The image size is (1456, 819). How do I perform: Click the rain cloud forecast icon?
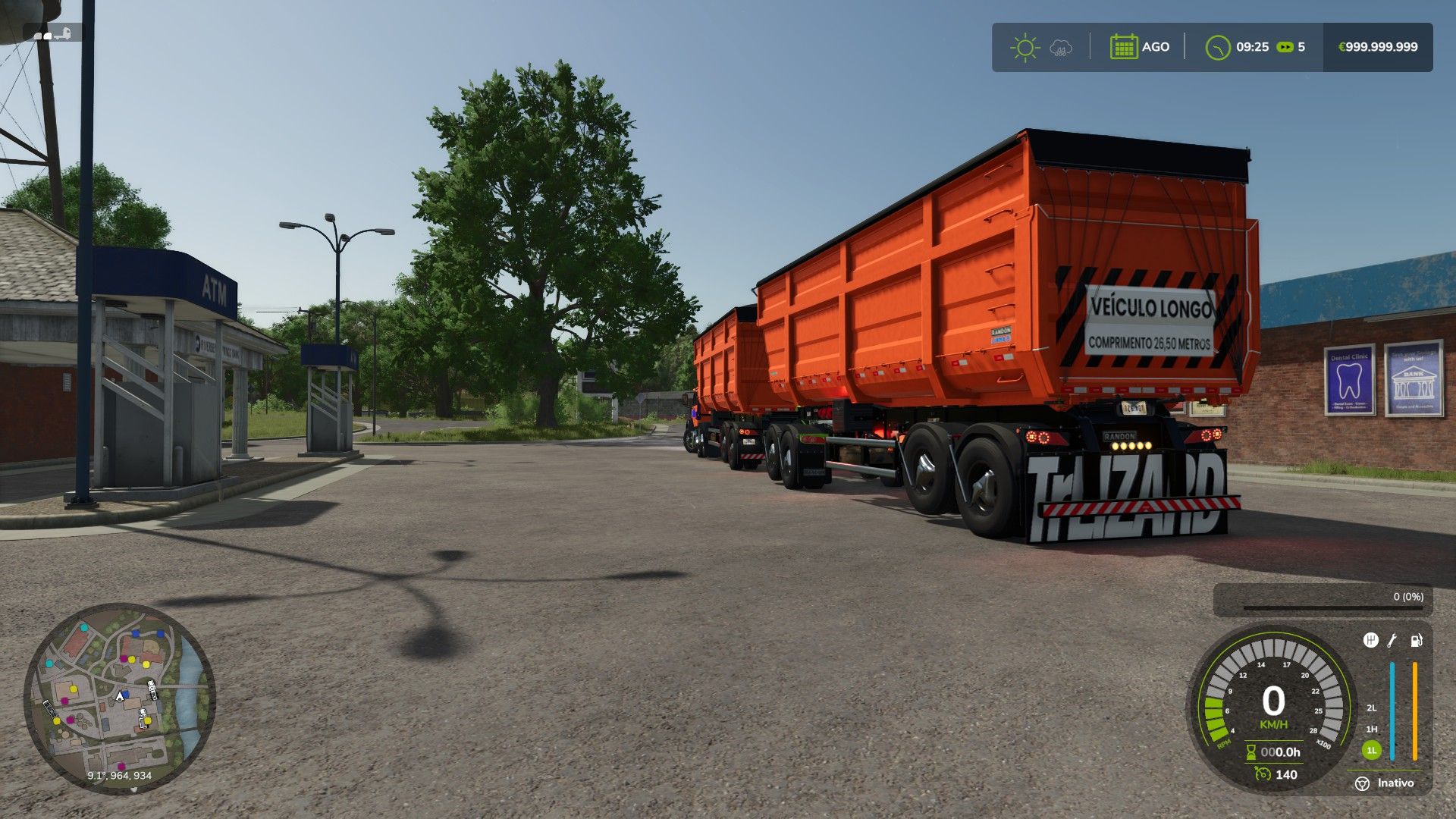(x=1061, y=49)
